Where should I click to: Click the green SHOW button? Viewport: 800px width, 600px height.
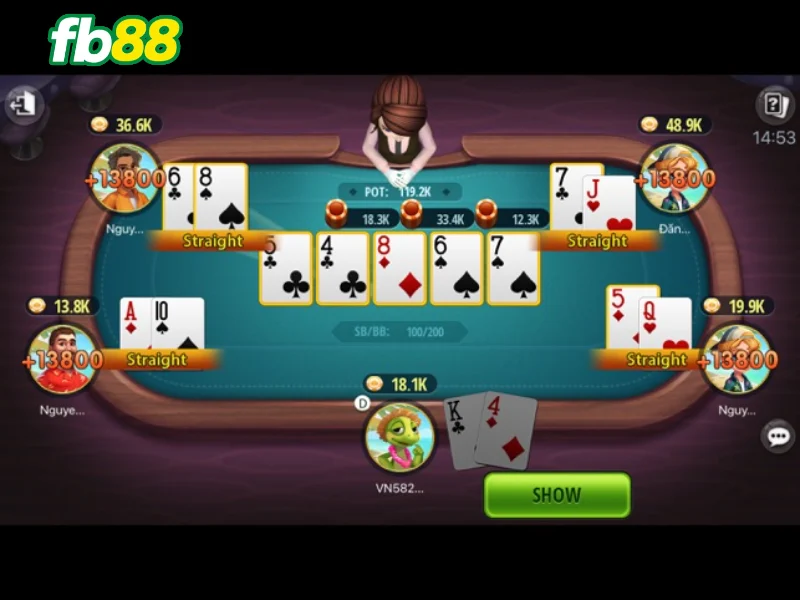pos(557,494)
